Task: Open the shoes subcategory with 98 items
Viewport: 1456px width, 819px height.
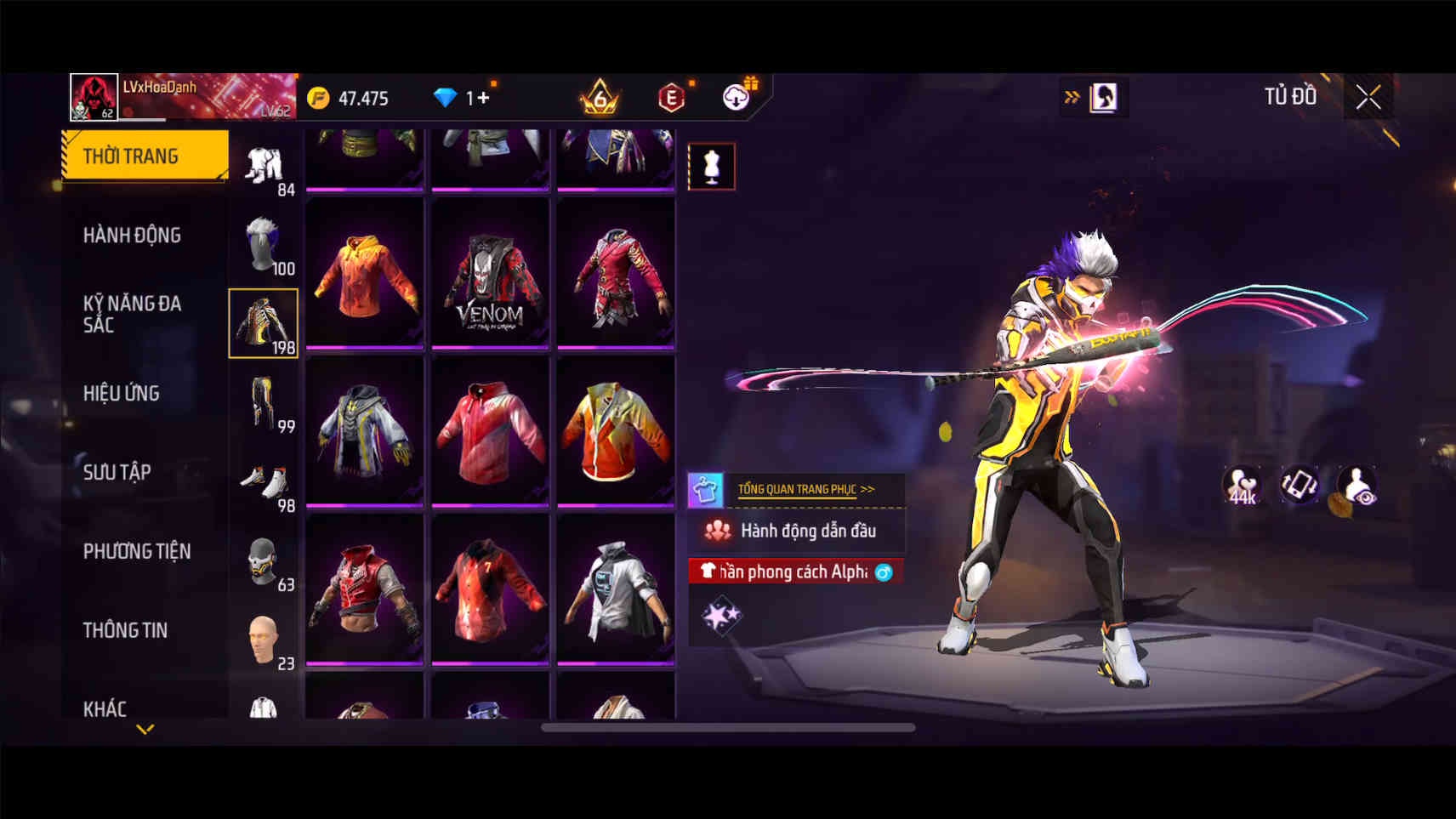Action: 264,483
